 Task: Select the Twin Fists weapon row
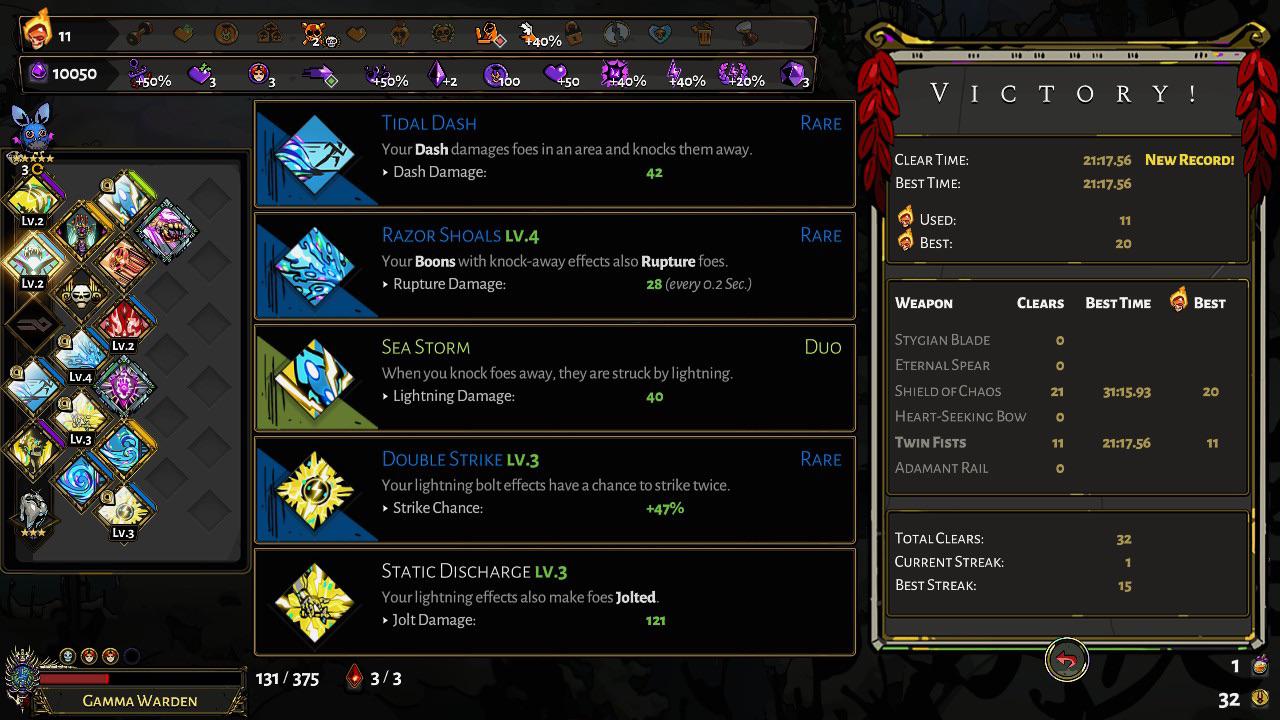(935, 442)
